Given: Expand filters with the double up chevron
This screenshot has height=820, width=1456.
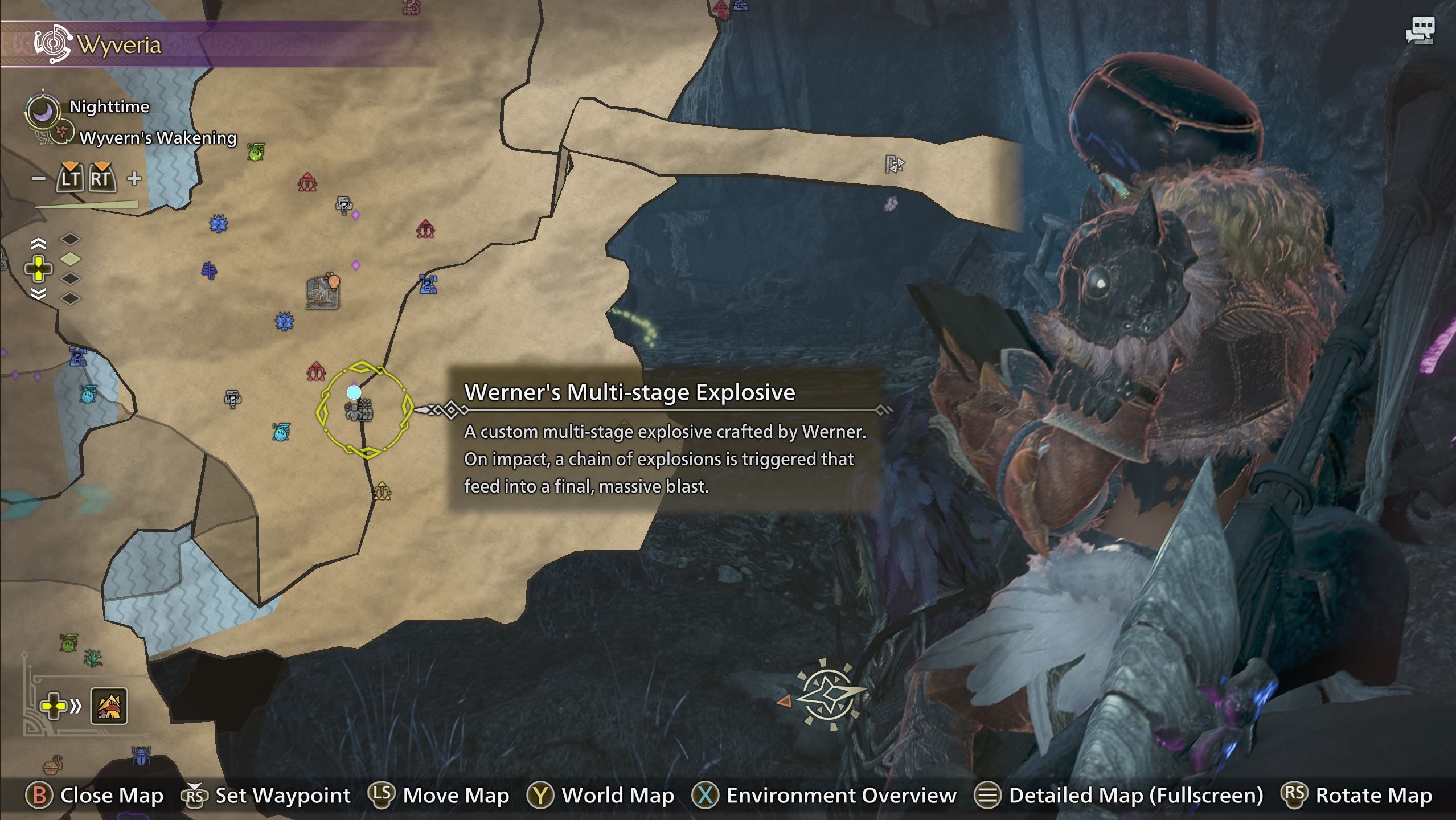Looking at the screenshot, I should [x=38, y=244].
